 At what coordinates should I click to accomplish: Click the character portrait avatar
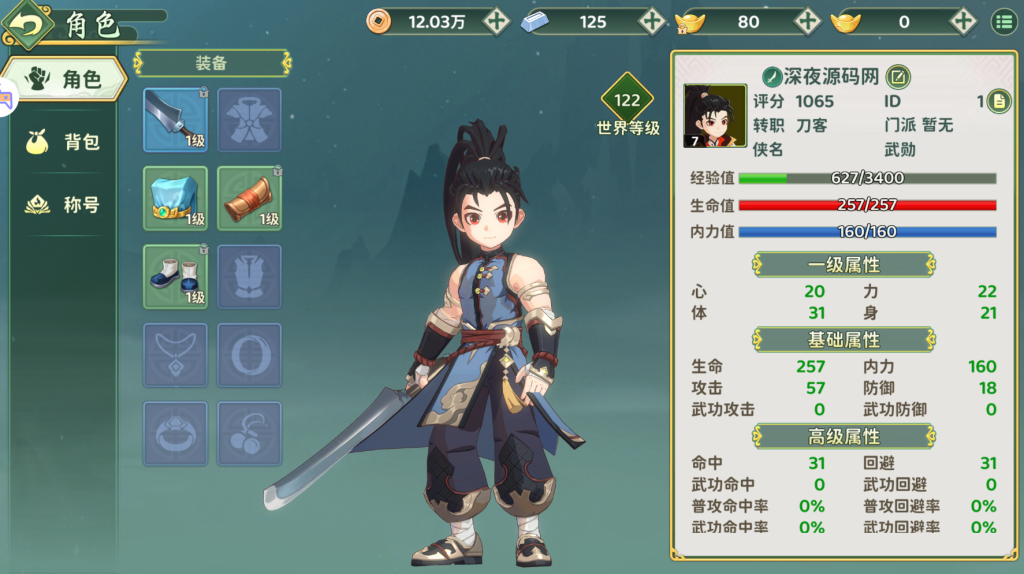coord(714,116)
